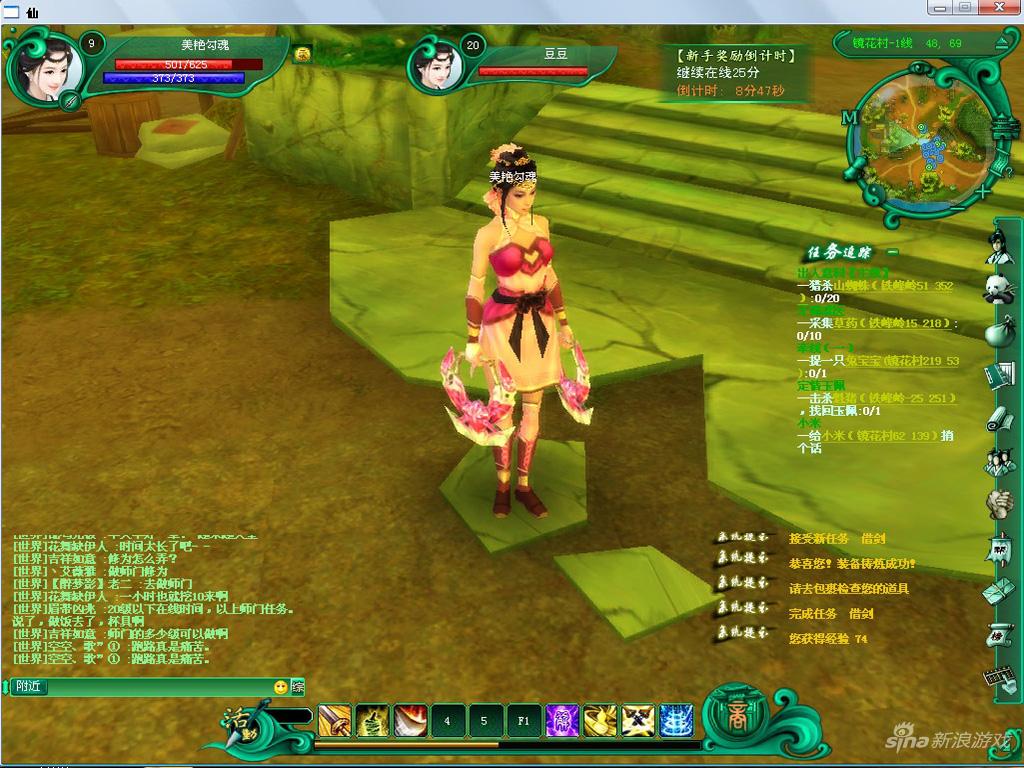Open the activity brush button
Viewport: 1024px width, 768px height.
(x=240, y=720)
